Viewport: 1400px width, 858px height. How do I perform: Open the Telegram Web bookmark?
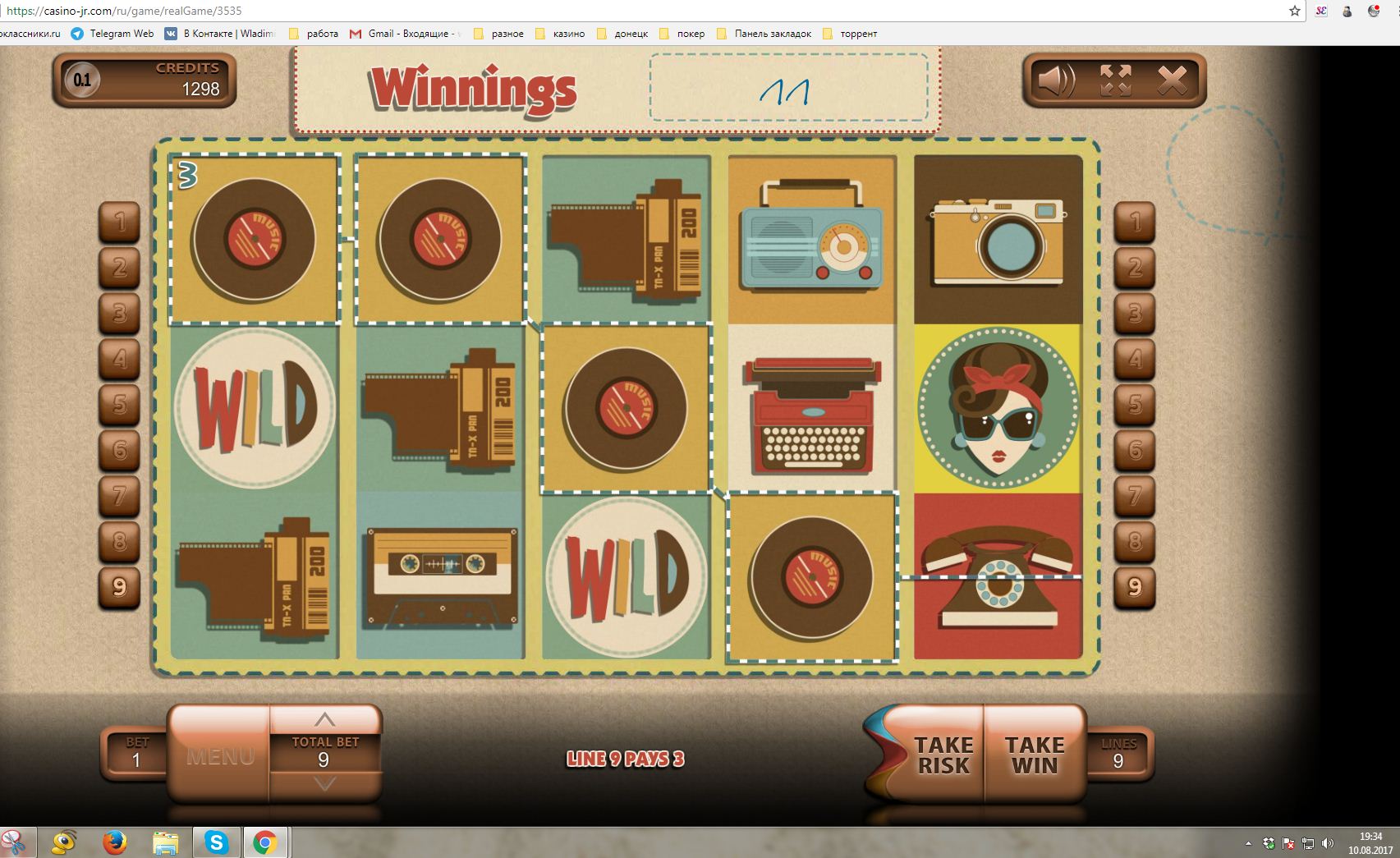[112, 34]
